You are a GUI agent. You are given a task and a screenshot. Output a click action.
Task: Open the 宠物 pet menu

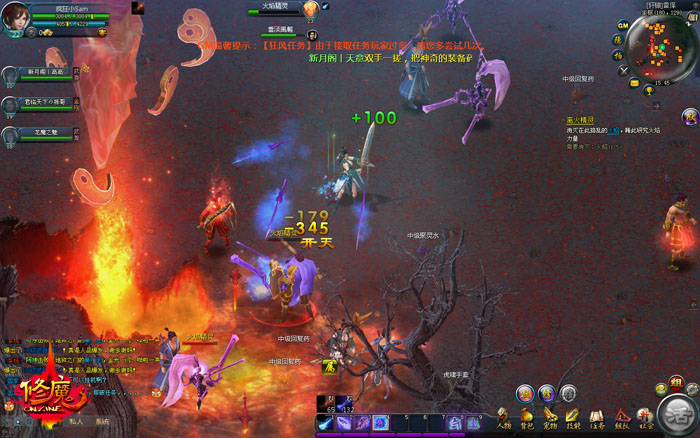(550, 416)
